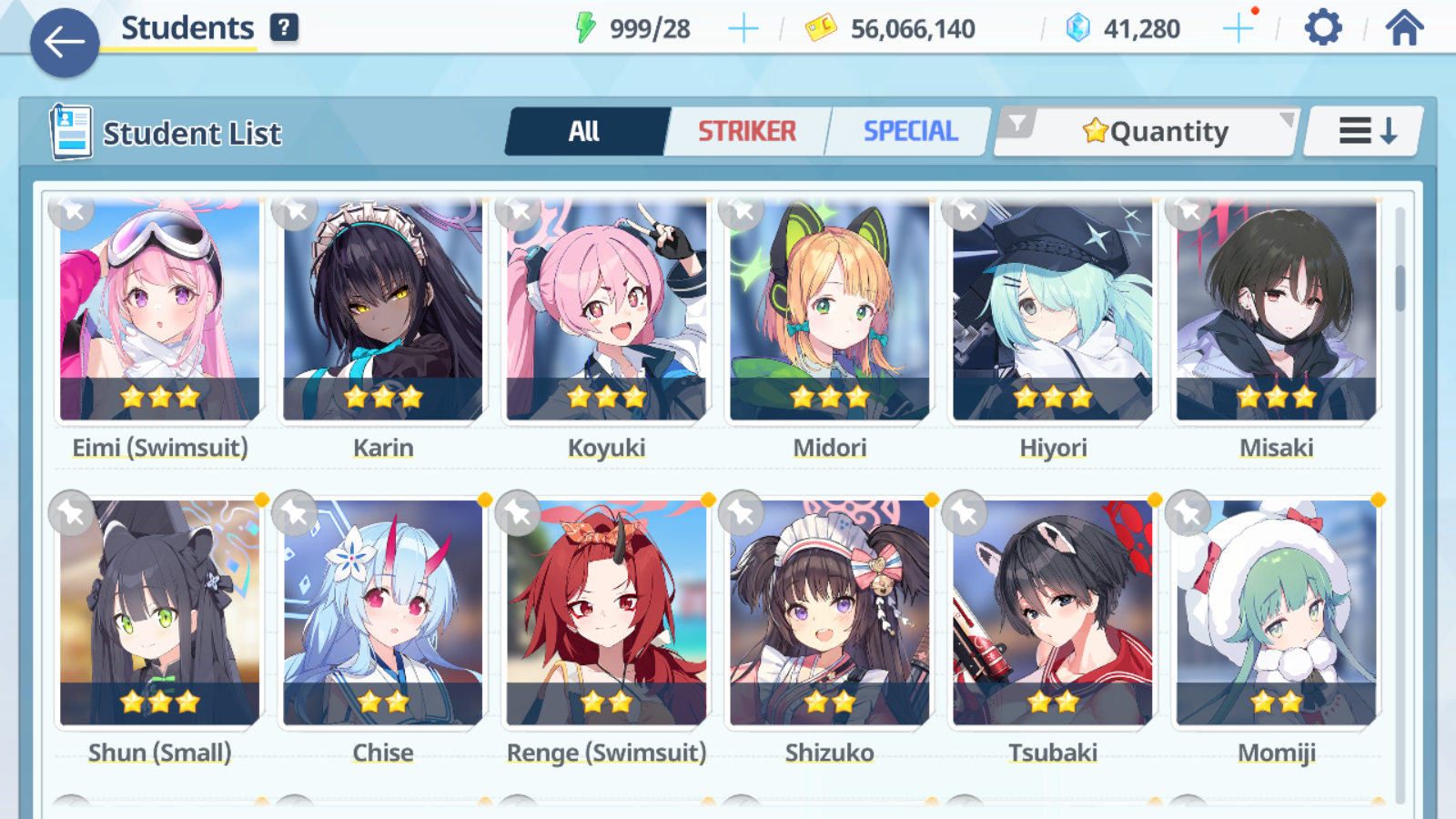Tap the Pyroxene gem icon
Viewport: 1456px width, 819px height.
(x=1079, y=27)
